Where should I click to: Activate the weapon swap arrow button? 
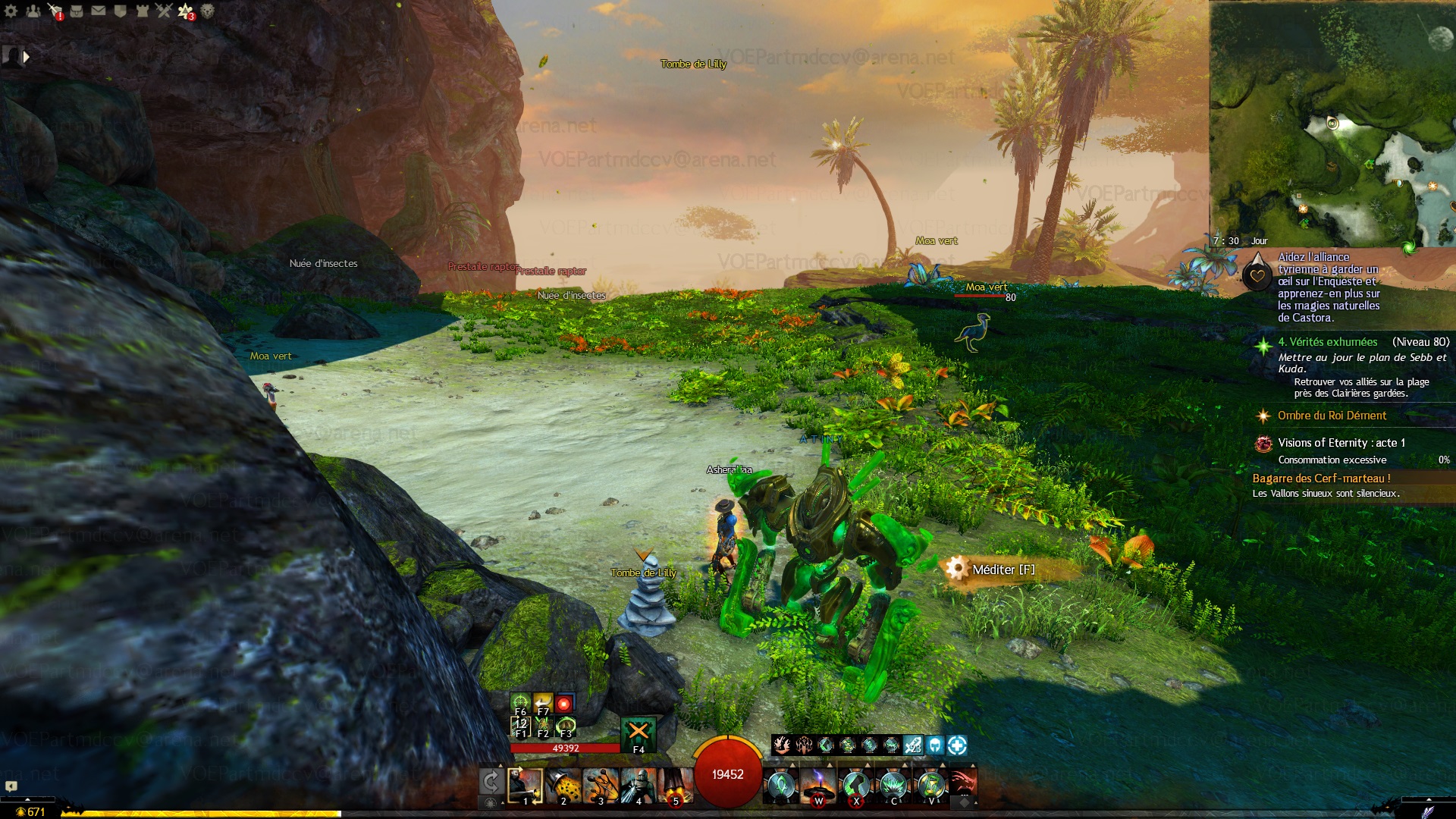click(x=491, y=783)
